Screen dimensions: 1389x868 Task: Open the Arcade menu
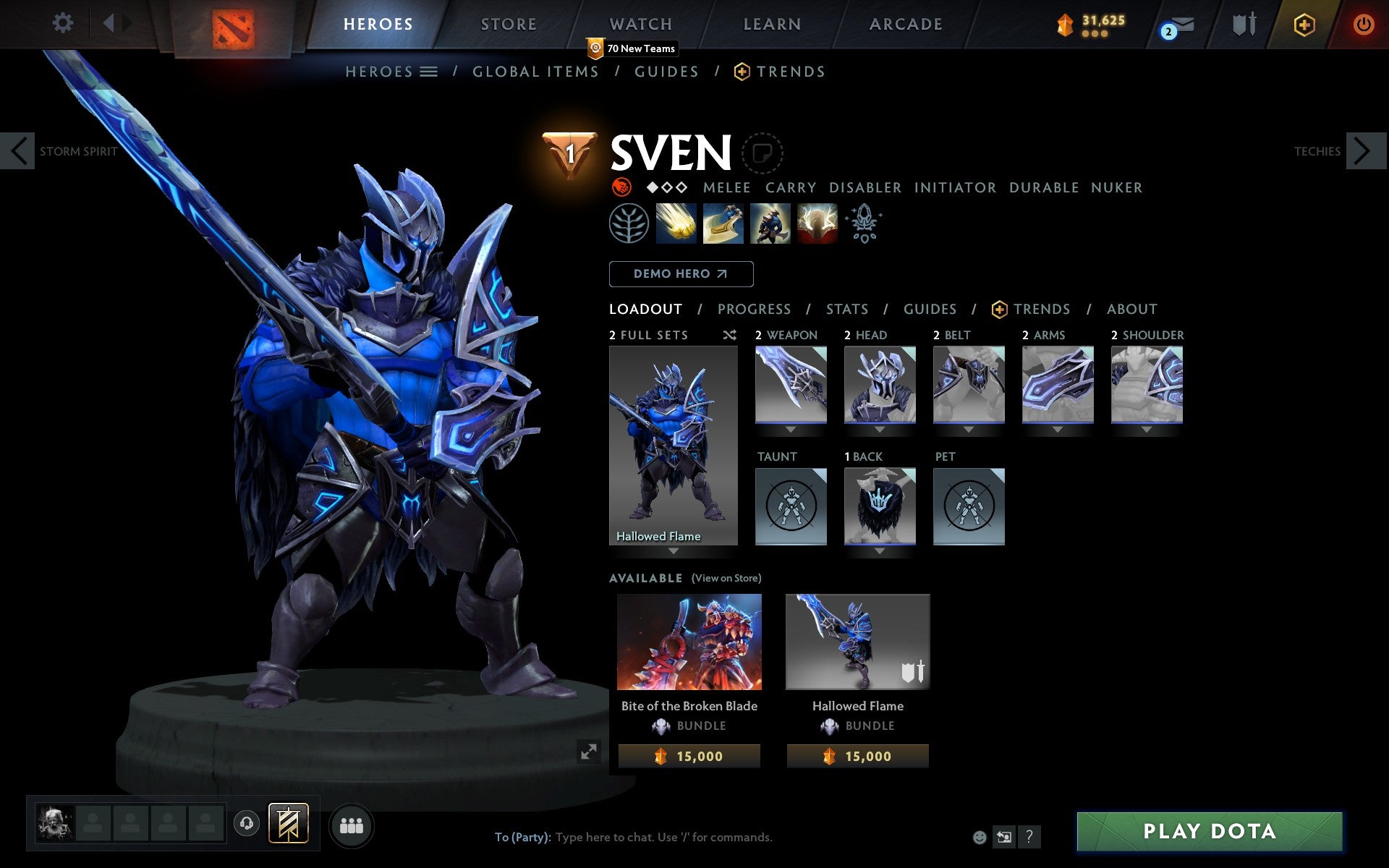click(x=905, y=24)
